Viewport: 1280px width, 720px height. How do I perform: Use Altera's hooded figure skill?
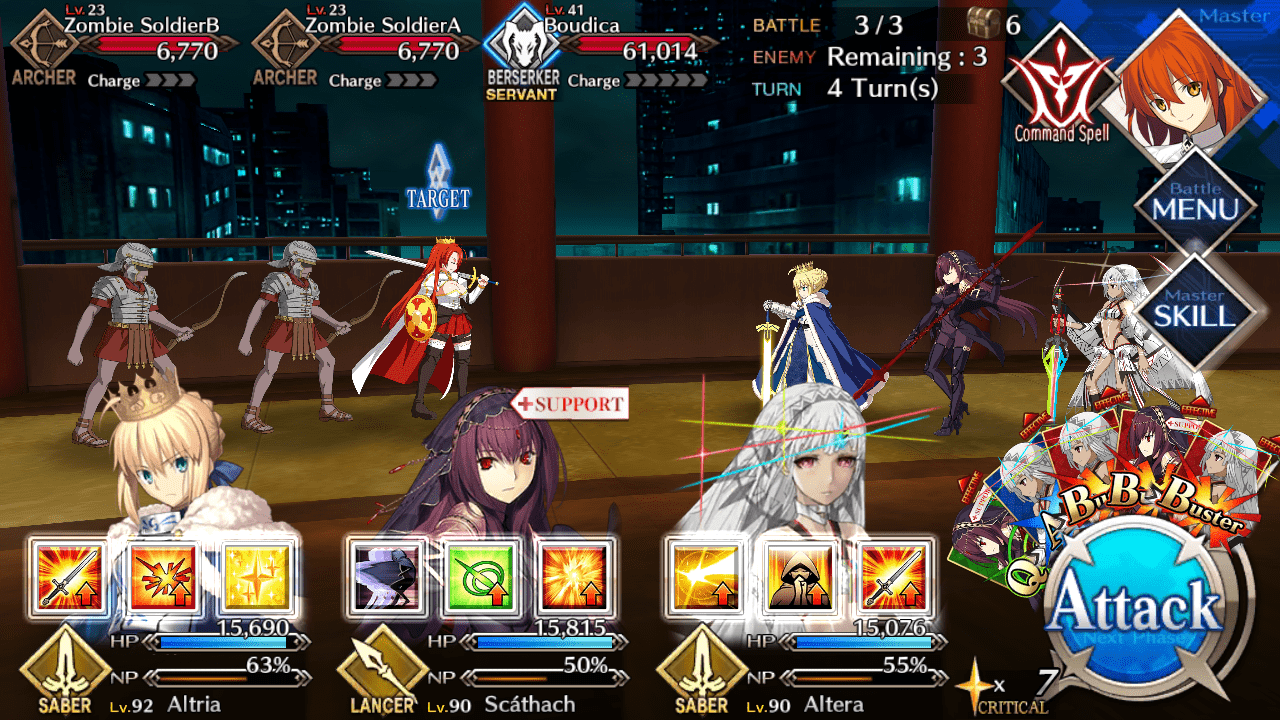pyautogui.click(x=799, y=578)
